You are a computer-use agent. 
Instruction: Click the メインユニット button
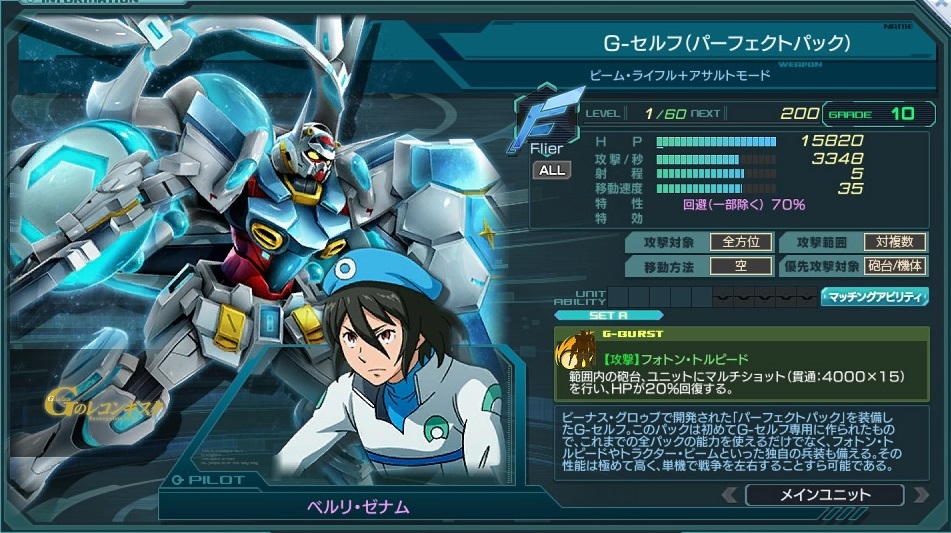coord(824,494)
